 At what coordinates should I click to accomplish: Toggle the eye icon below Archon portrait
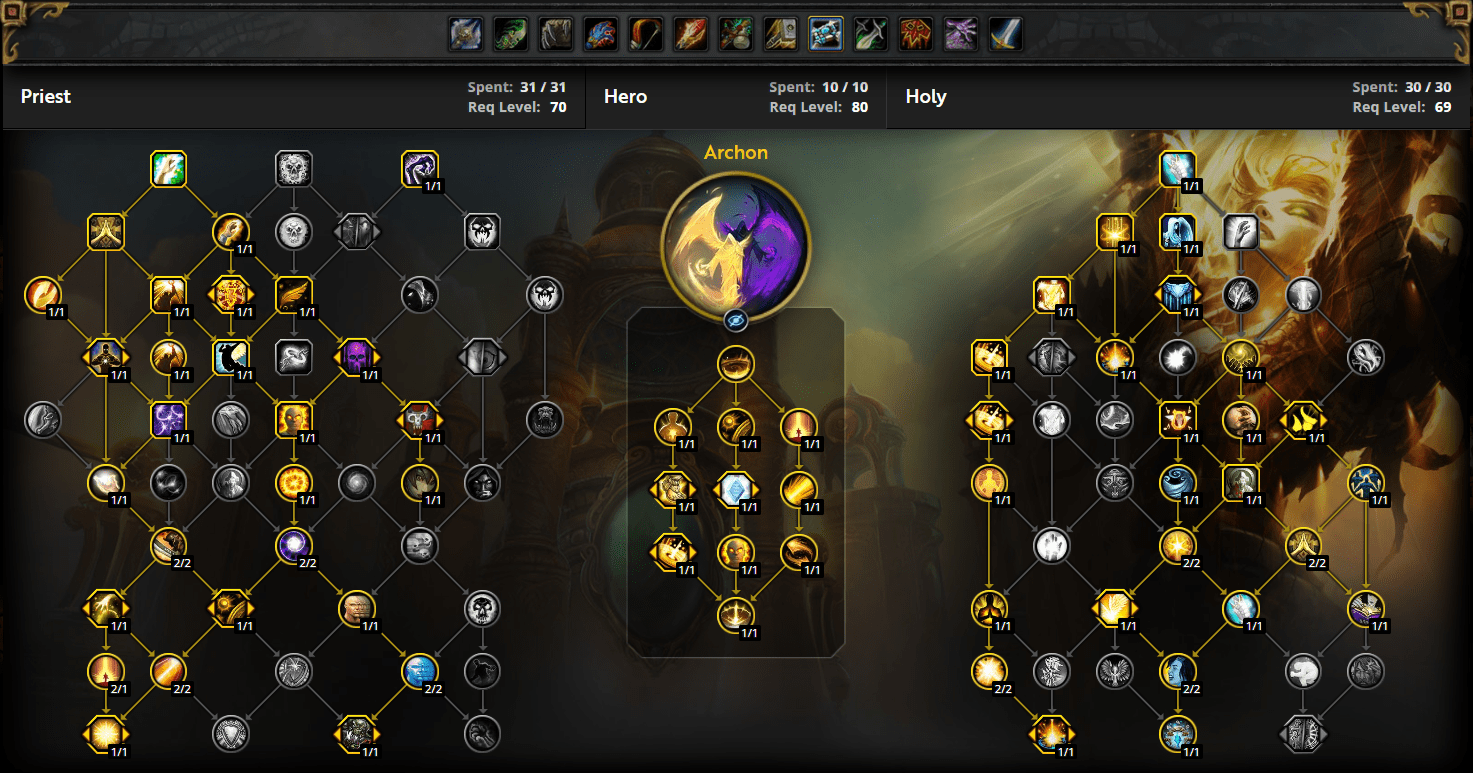735,320
